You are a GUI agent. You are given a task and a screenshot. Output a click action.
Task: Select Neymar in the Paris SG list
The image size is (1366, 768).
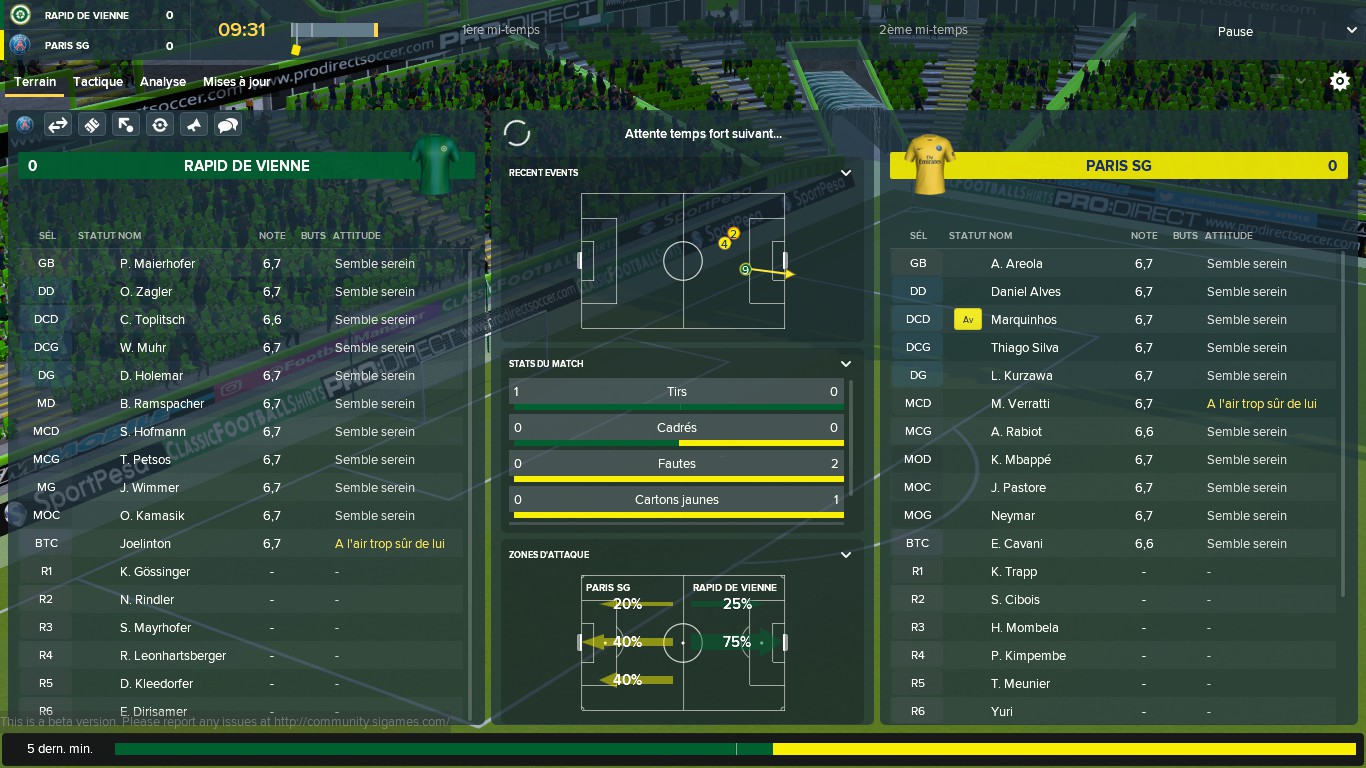[x=1013, y=516]
